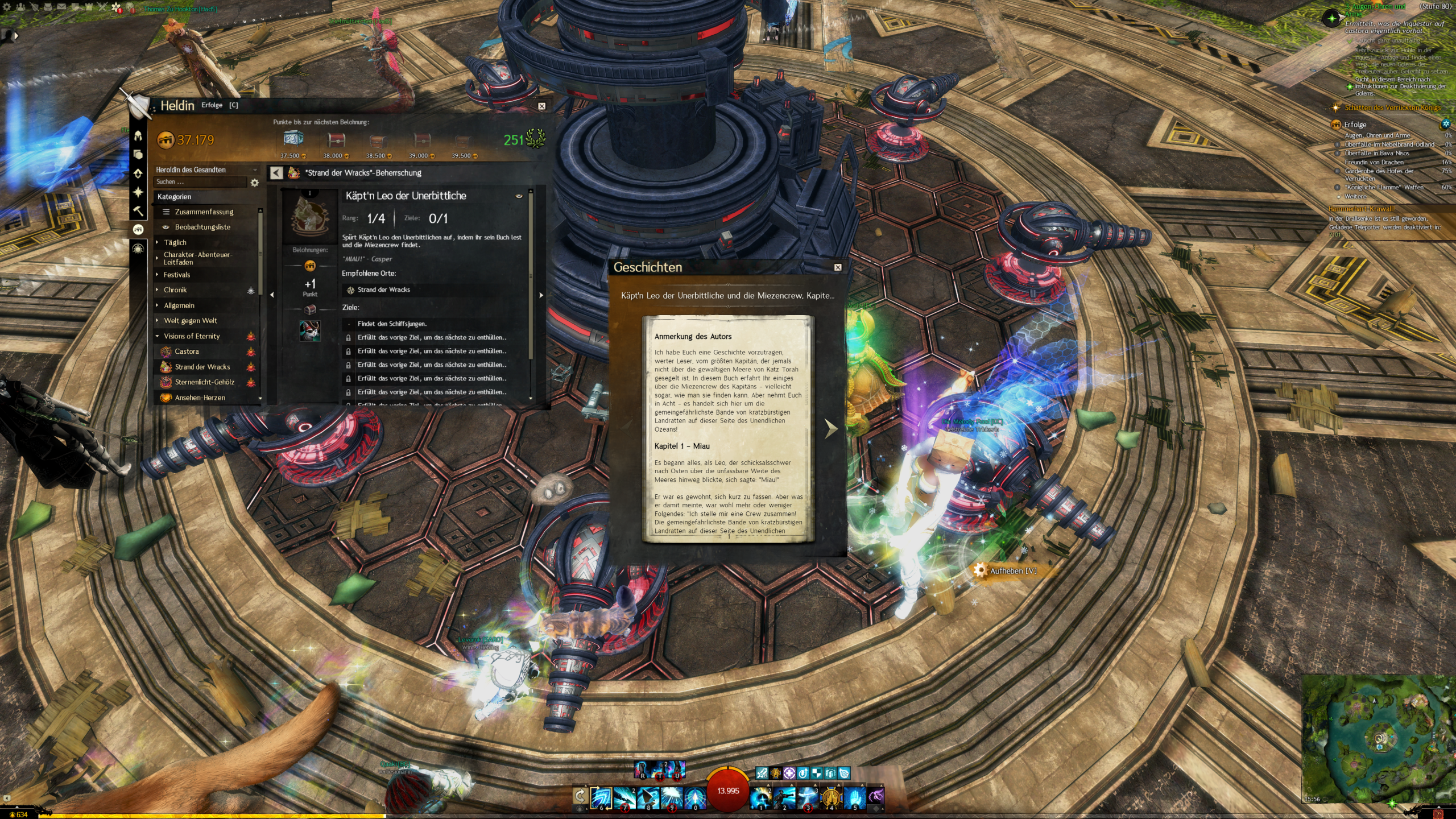The height and width of the screenshot is (819, 1456).
Task: Expand the Täglich achievements category
Action: [x=175, y=242]
